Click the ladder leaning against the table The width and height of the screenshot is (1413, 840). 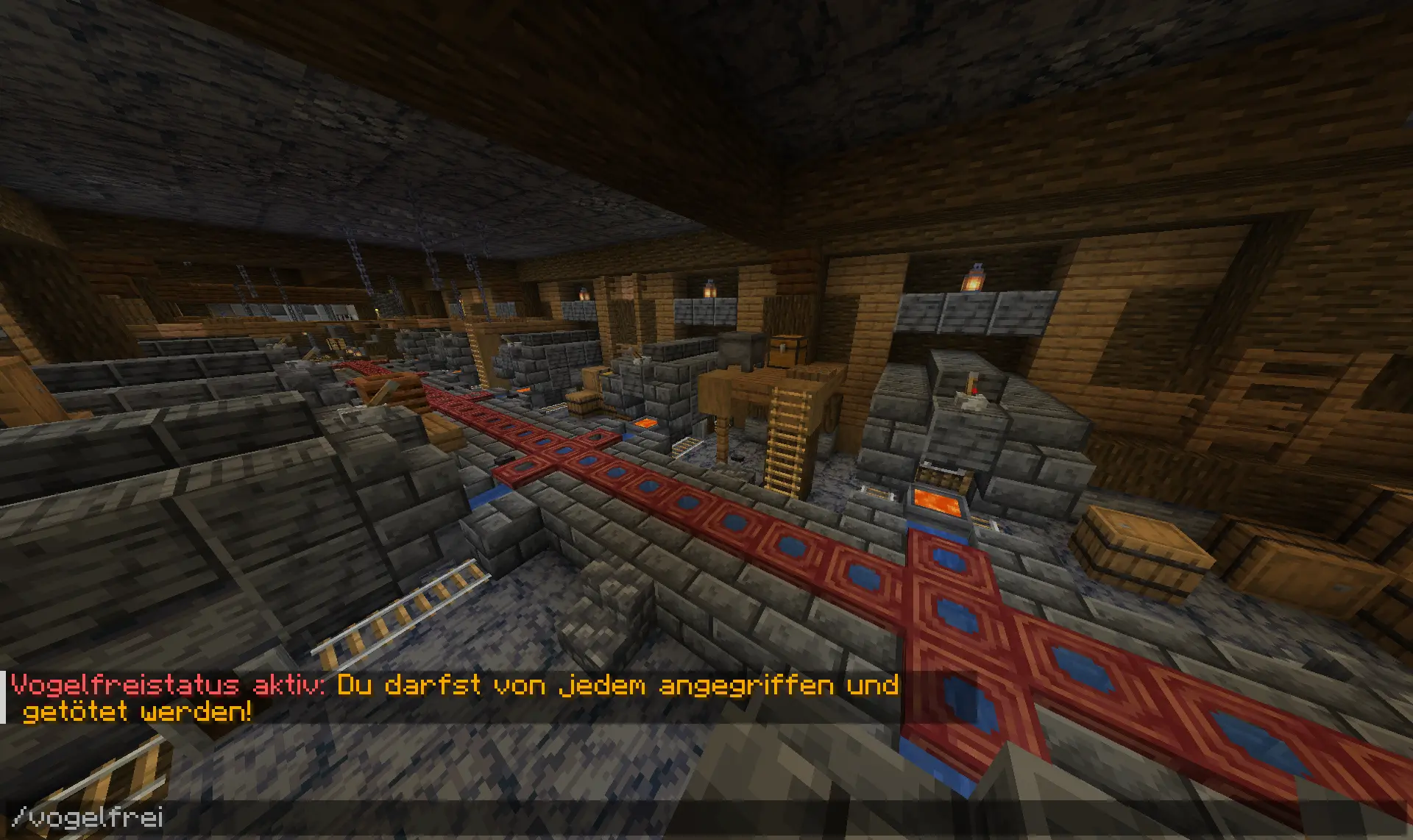pos(786,434)
